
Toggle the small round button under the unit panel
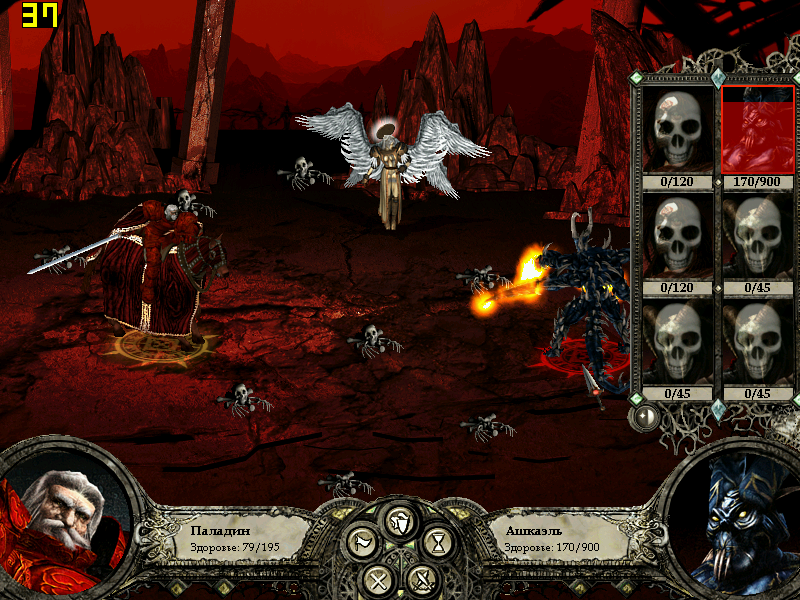click(x=646, y=416)
